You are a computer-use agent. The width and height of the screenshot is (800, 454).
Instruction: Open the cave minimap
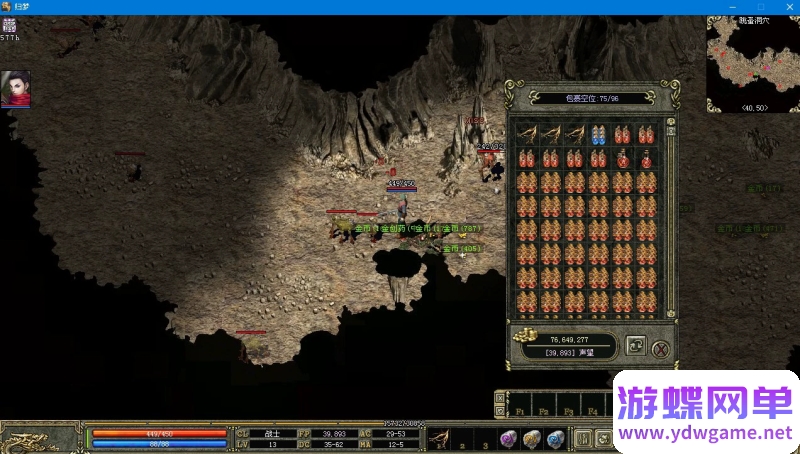[x=752, y=62]
